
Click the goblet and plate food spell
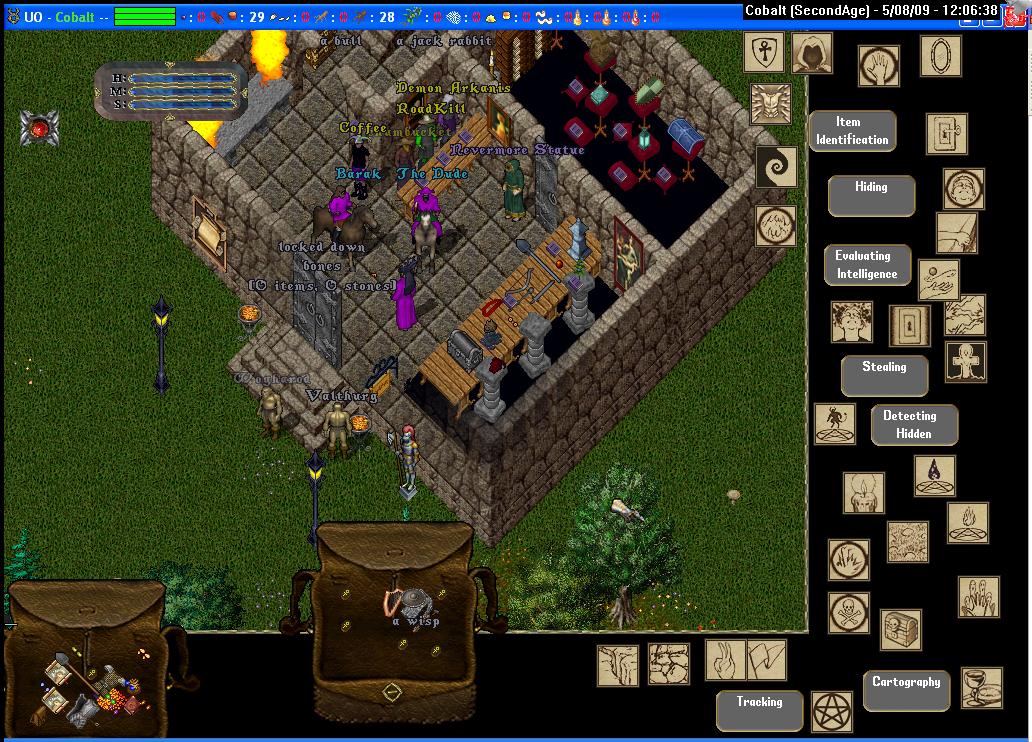(981, 688)
